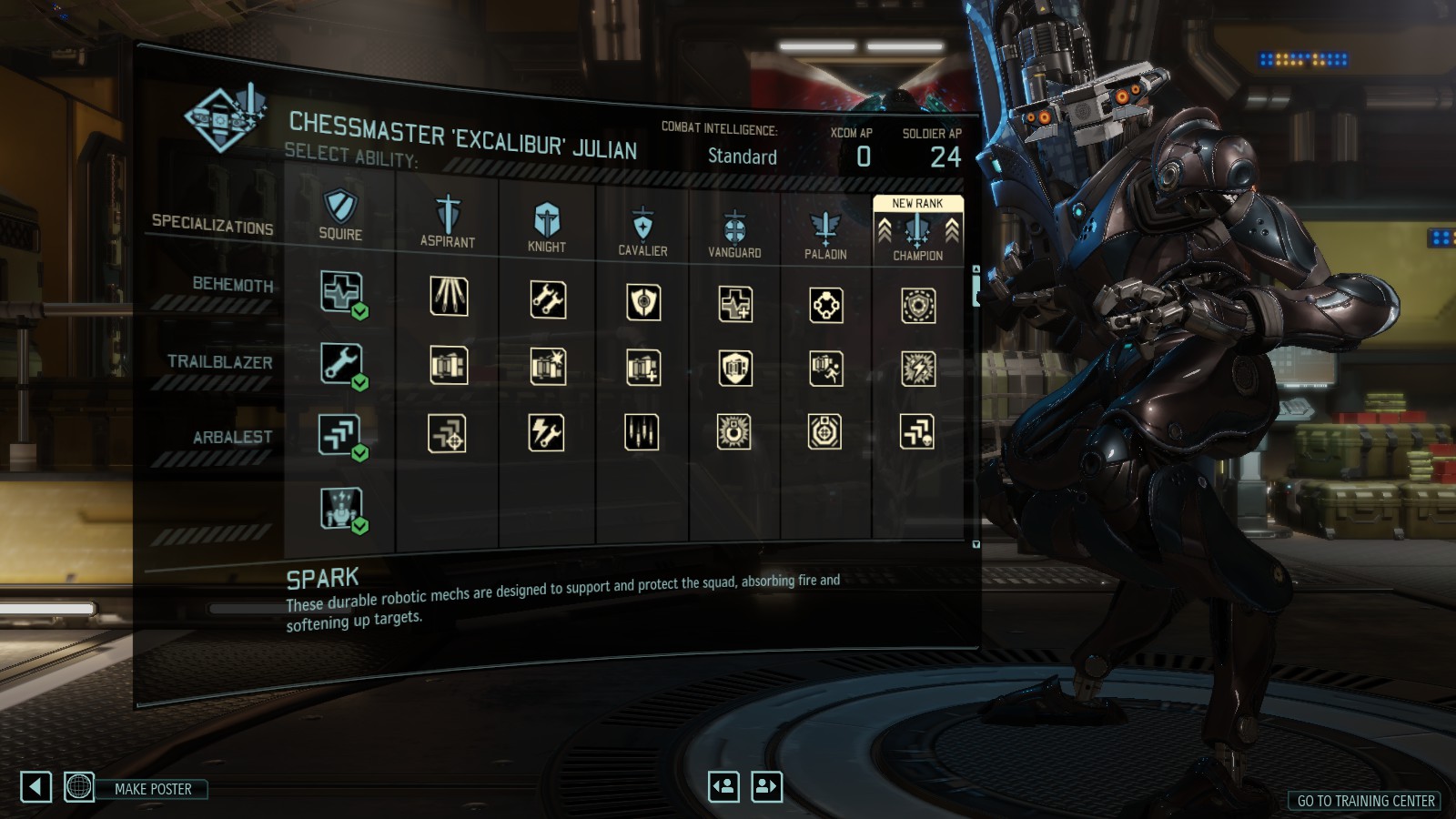1456x819 pixels.
Task: Select the Trailblazer Squire wrench ability
Action: coord(340,363)
